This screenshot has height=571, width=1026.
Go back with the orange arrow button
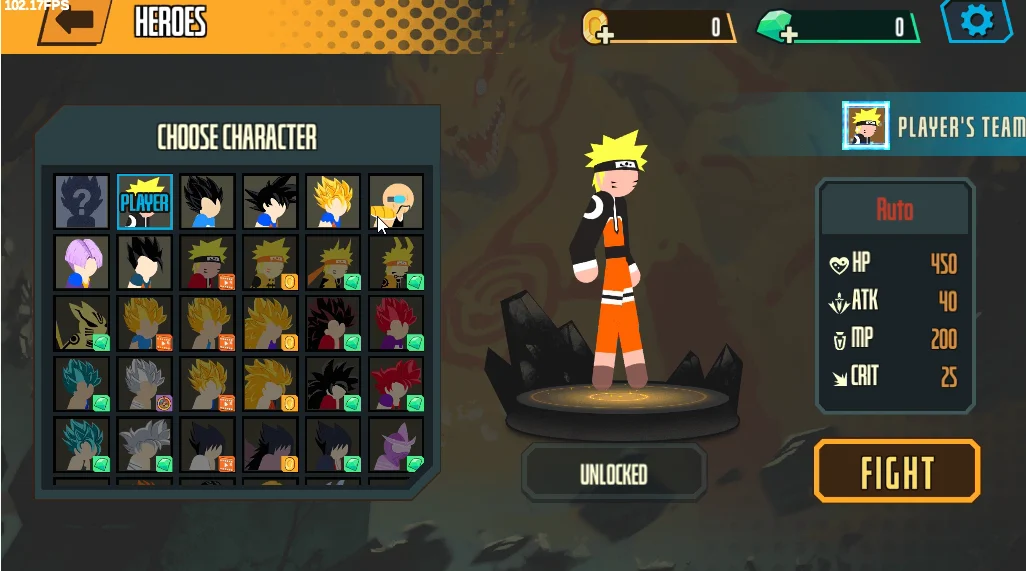(75, 21)
